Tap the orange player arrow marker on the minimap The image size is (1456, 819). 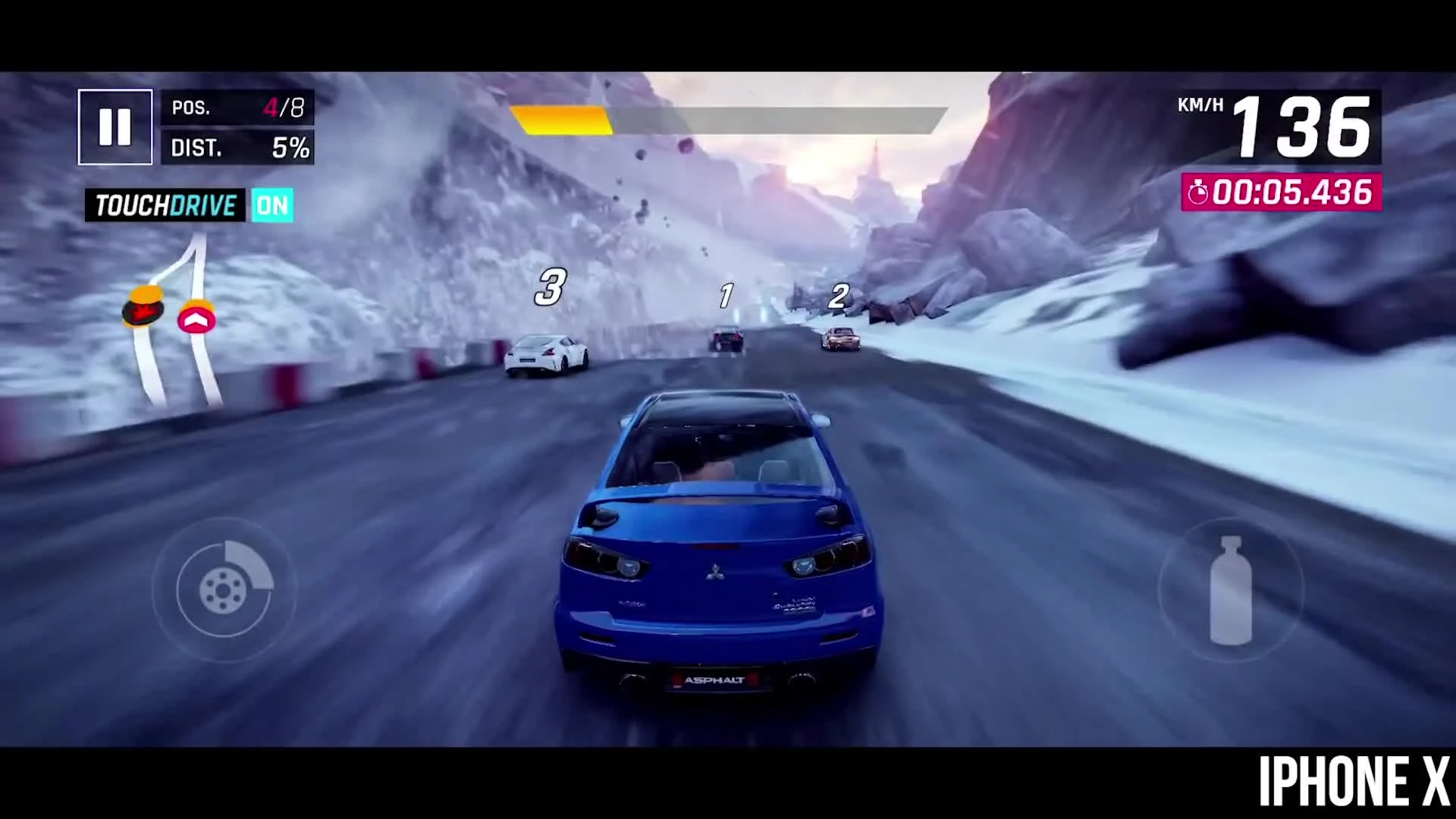(196, 319)
